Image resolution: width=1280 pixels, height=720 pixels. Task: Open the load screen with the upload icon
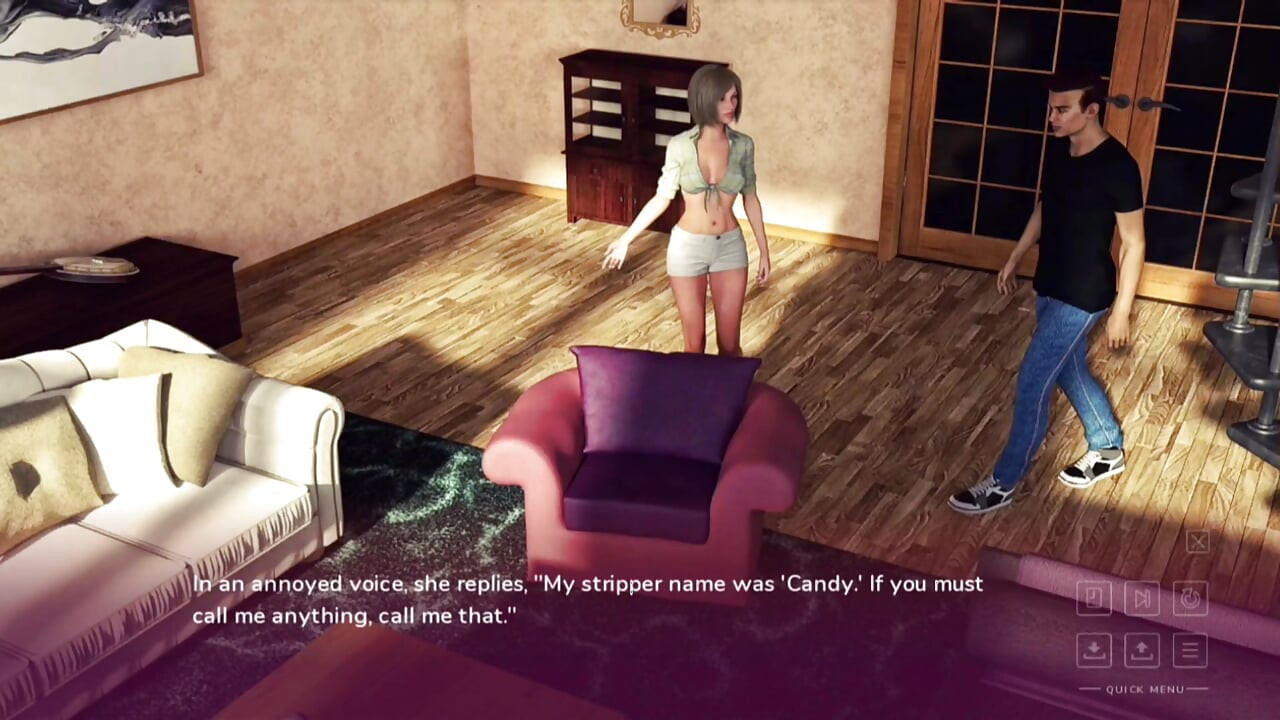(x=1140, y=650)
